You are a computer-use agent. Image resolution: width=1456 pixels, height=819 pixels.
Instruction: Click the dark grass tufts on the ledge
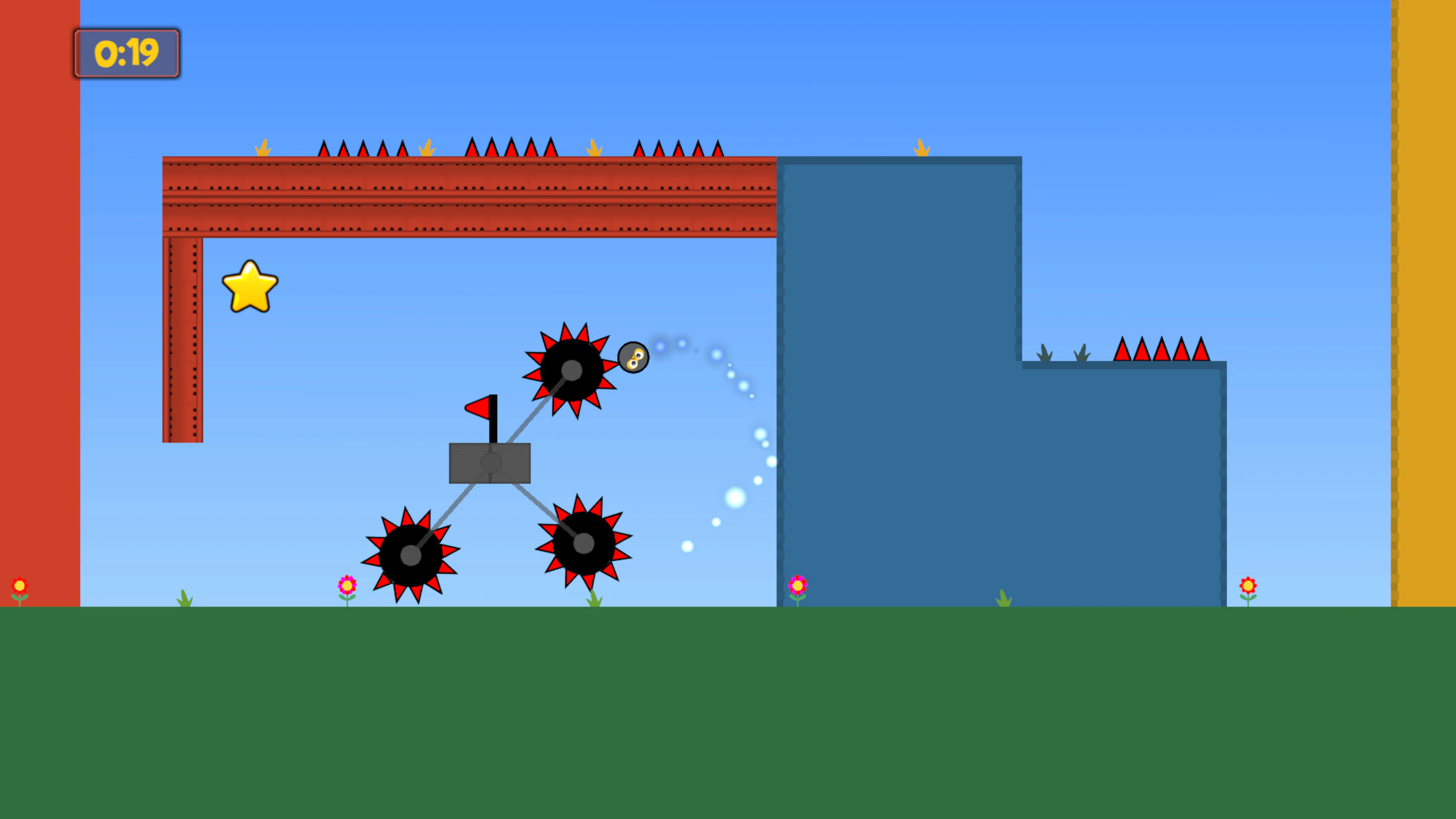click(1045, 353)
